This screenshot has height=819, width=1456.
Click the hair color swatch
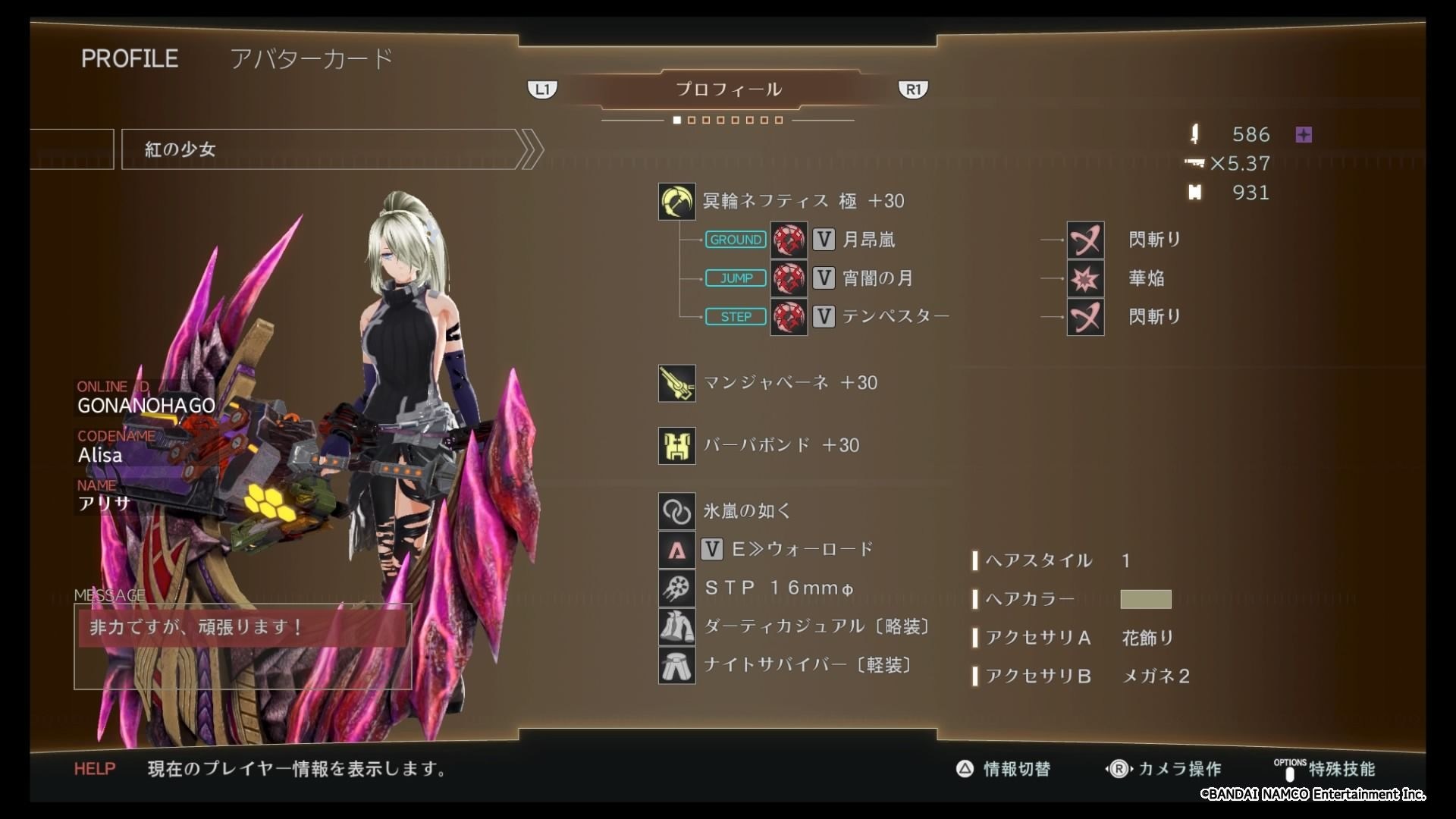coord(1146,599)
